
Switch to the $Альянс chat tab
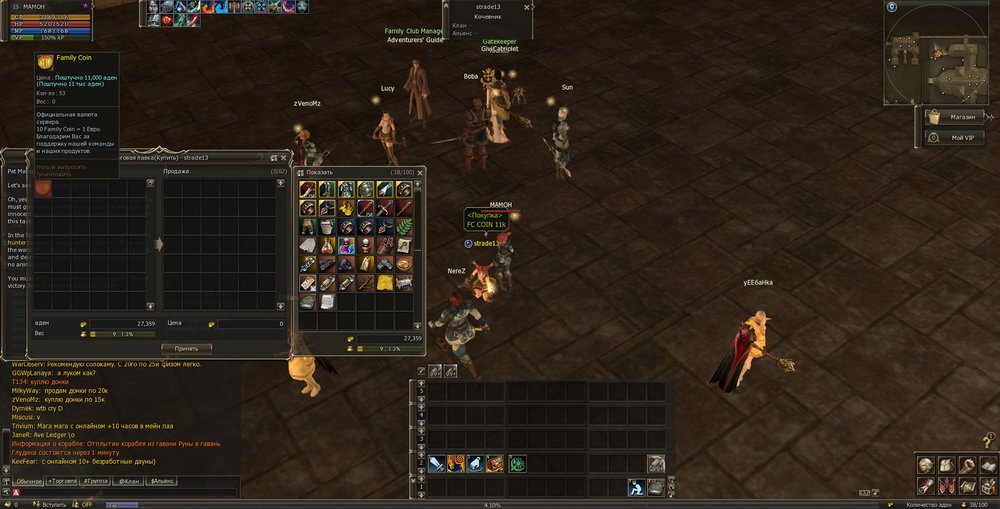pos(162,481)
